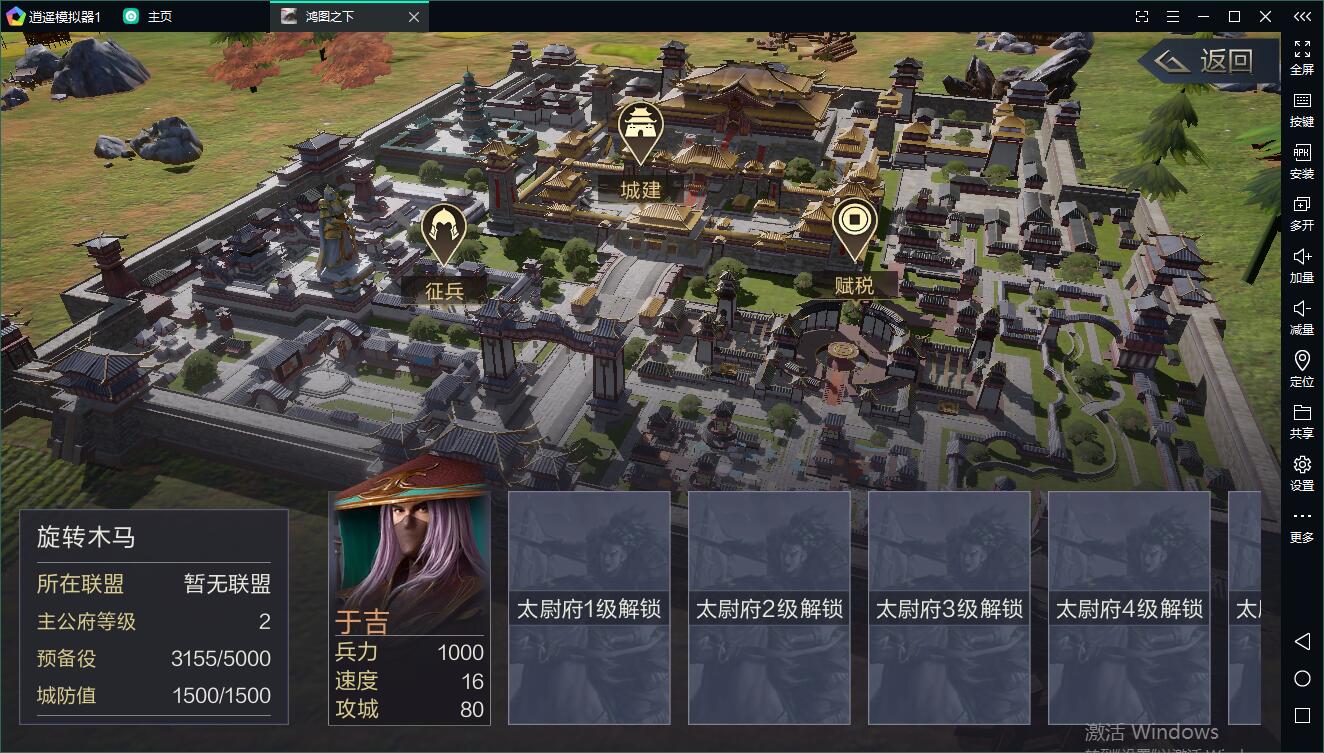Open the 赋税 taxation marker

(x=854, y=230)
